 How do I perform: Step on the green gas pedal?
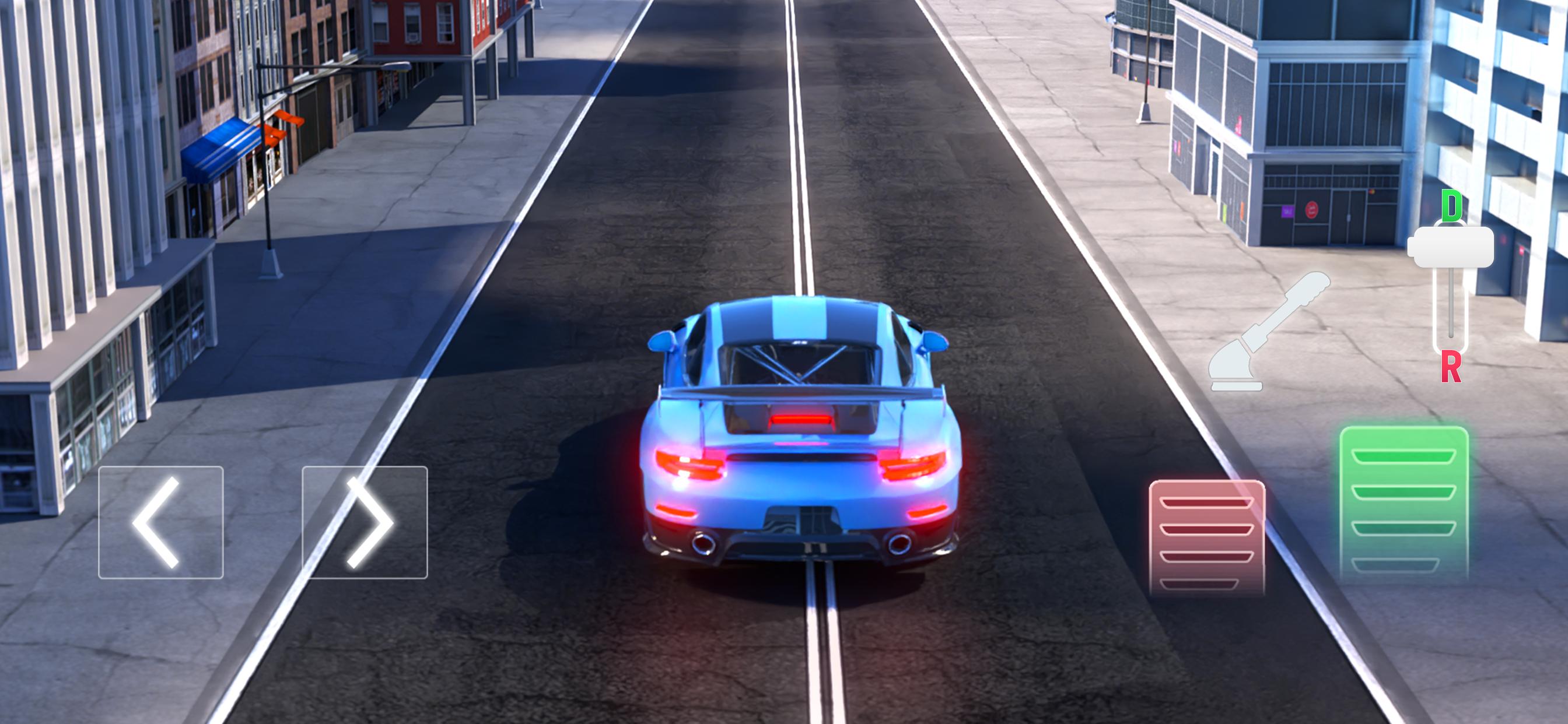(x=1403, y=502)
